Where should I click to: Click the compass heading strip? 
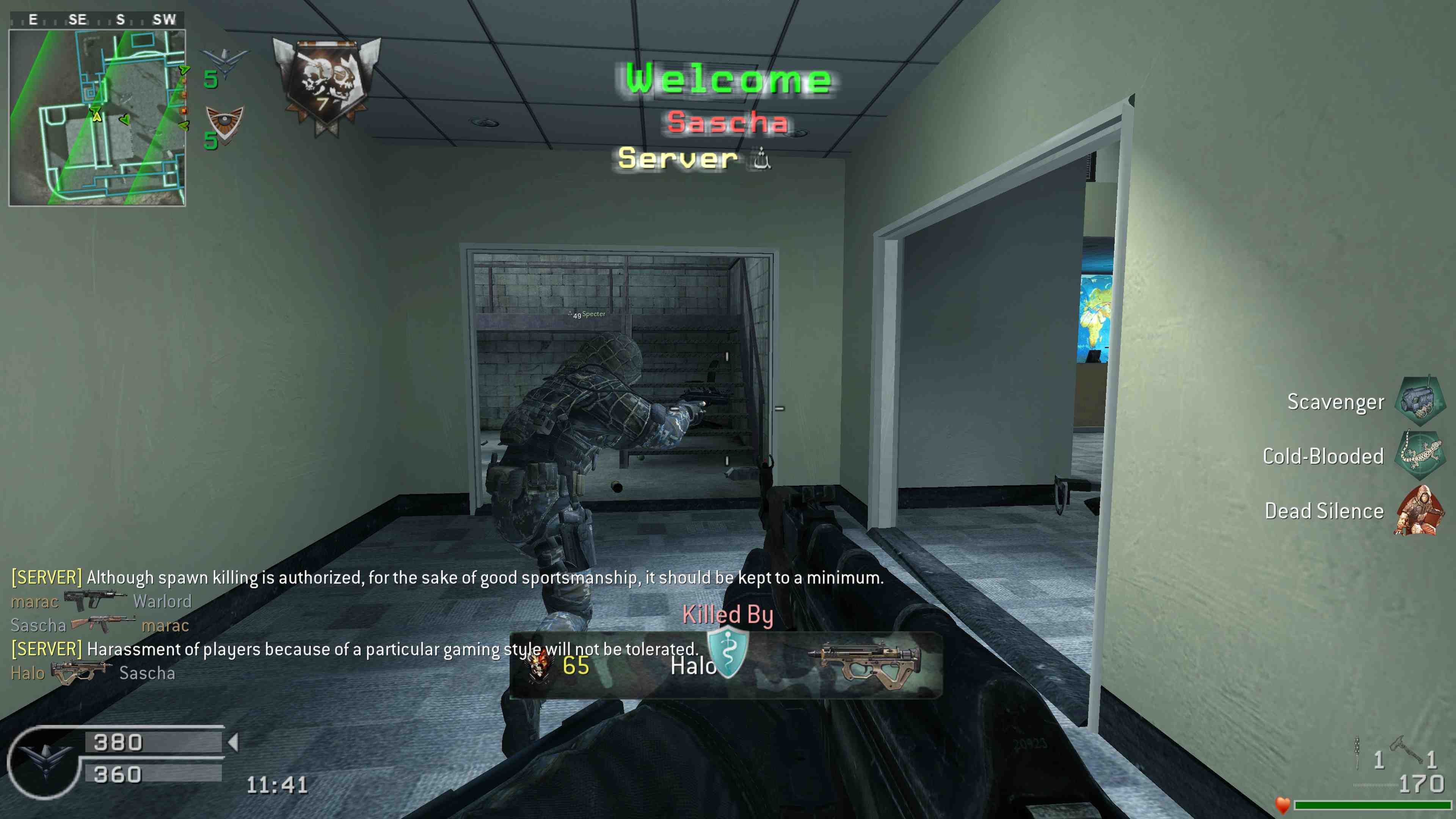click(x=97, y=20)
